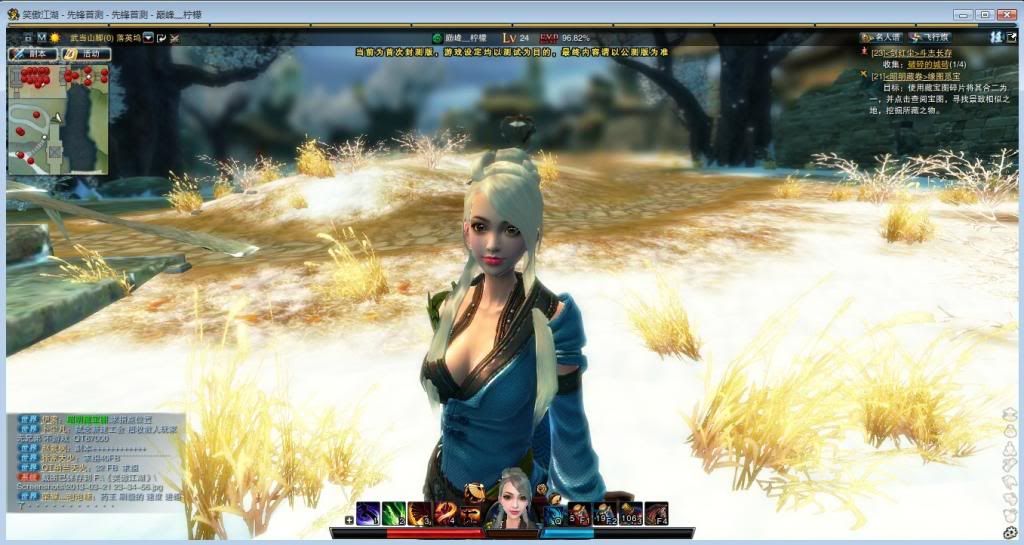Image resolution: width=1024 pixels, height=545 pixels.
Task: Open the 名人谱 button
Action: (884, 36)
